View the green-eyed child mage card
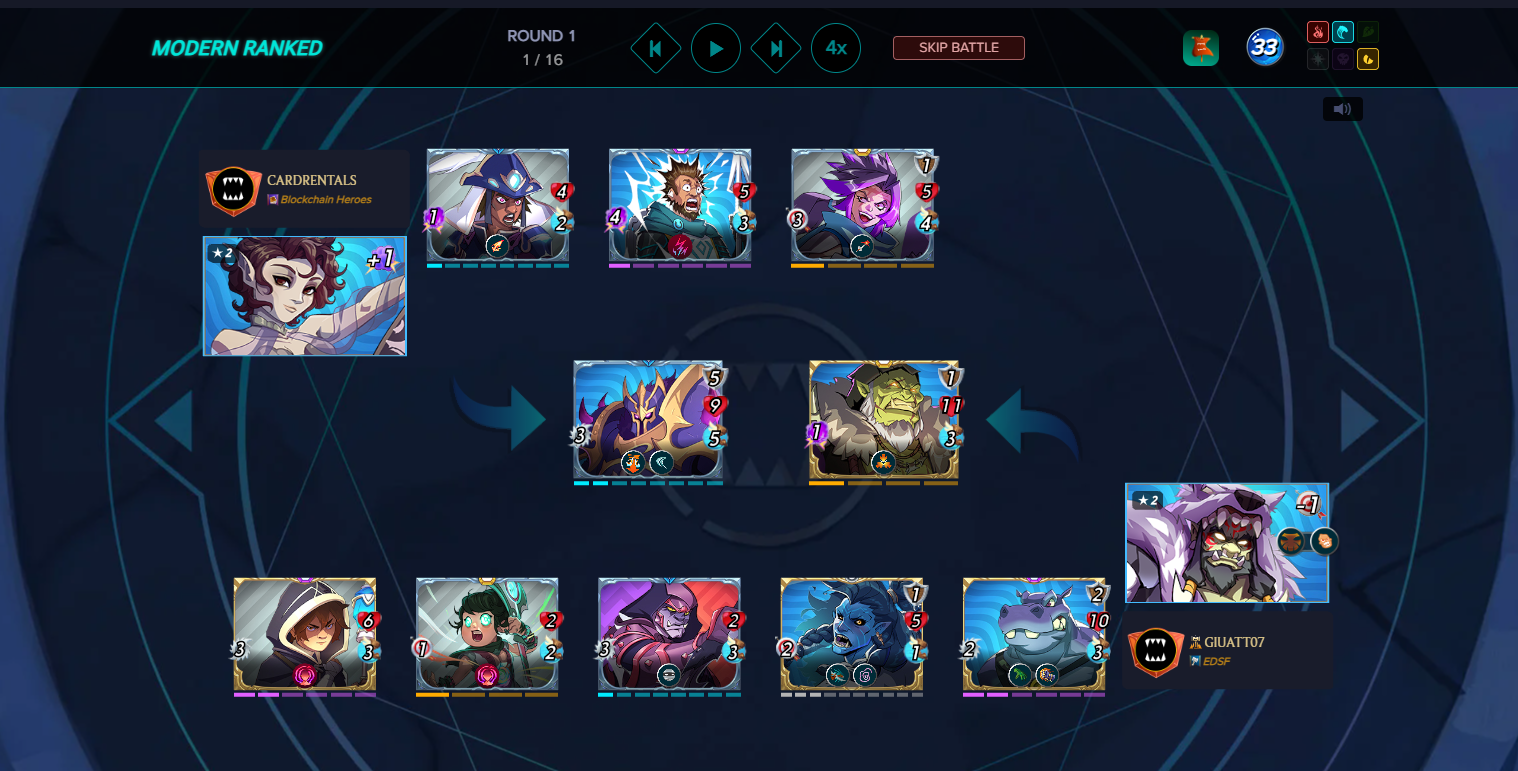The width and height of the screenshot is (1518, 771). [487, 634]
